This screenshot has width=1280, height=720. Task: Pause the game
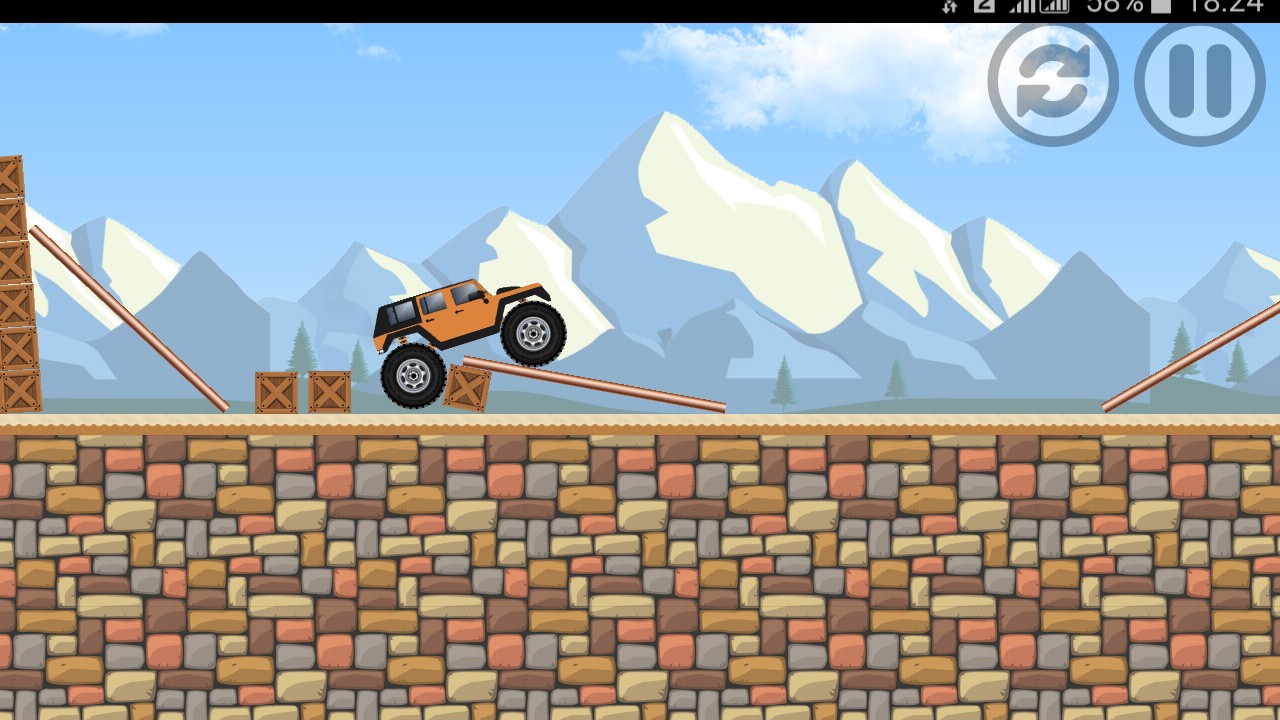click(x=1199, y=84)
